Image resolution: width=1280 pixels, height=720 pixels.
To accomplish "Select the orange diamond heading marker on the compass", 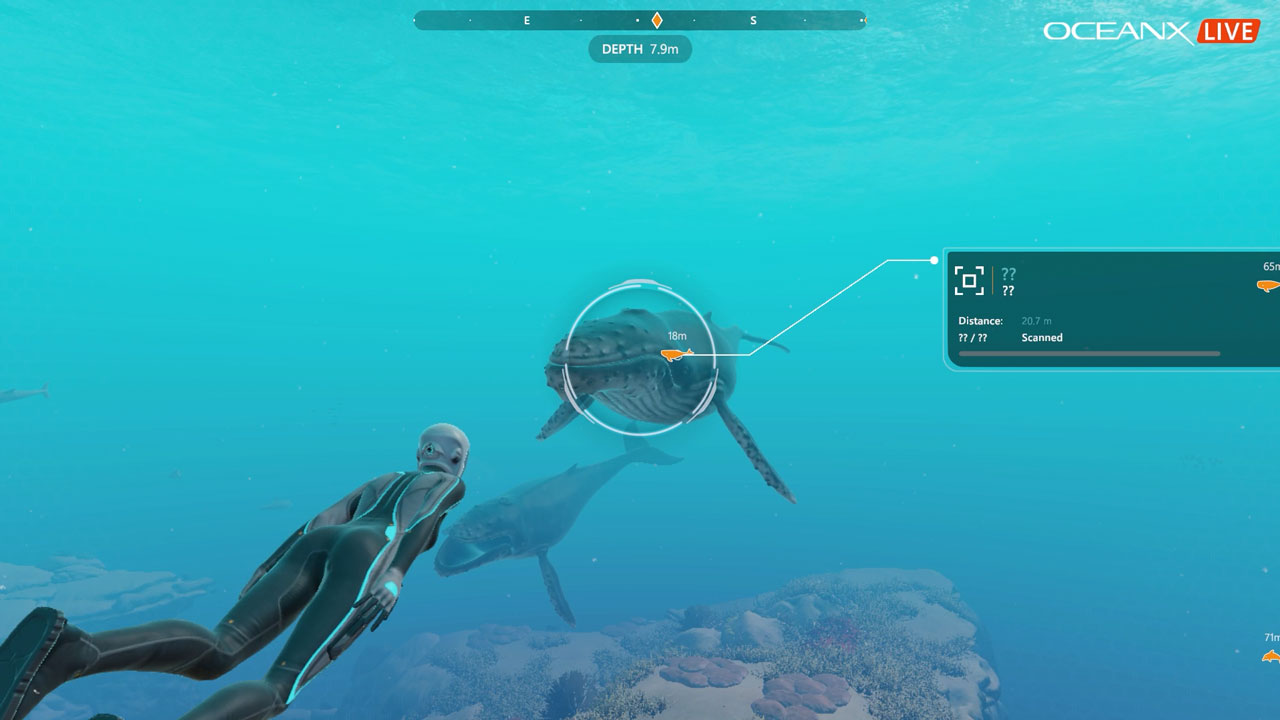I will [x=657, y=18].
